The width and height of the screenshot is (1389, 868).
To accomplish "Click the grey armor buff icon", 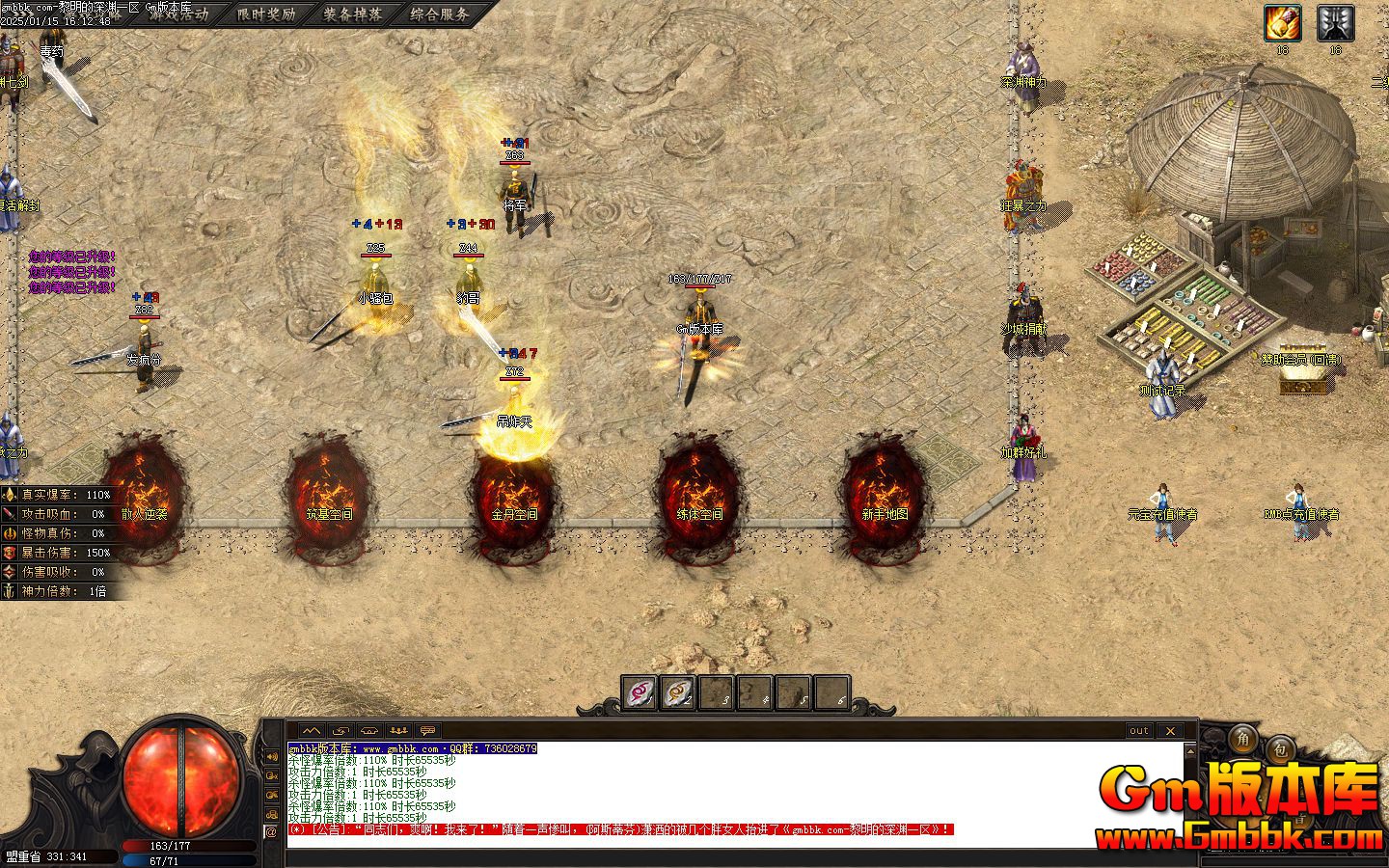I will pos(1336,23).
